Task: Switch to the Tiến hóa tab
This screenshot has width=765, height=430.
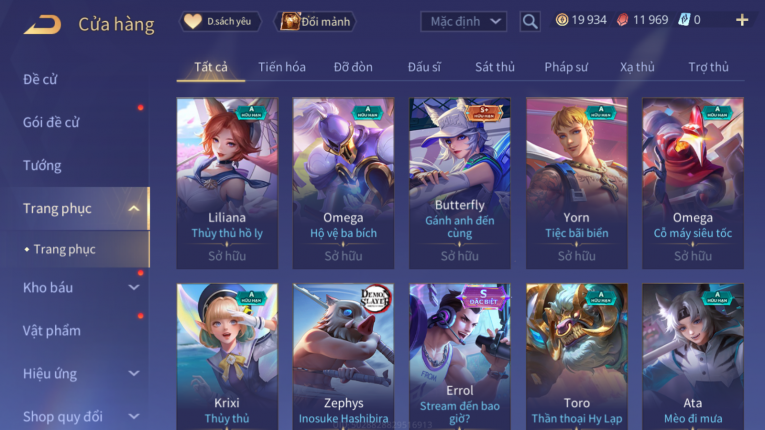Action: tap(282, 67)
